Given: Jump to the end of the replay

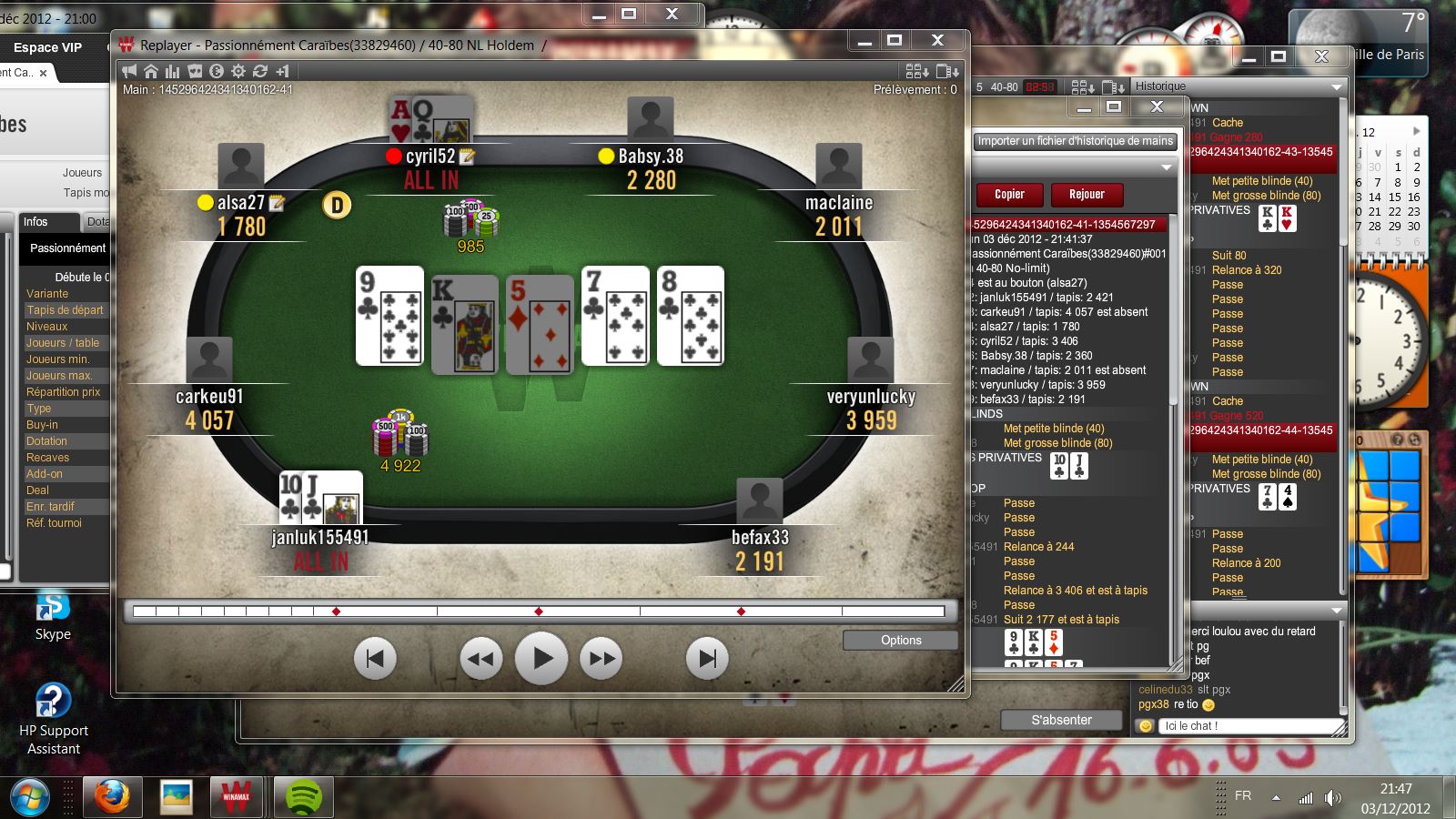Looking at the screenshot, I should pyautogui.click(x=707, y=658).
